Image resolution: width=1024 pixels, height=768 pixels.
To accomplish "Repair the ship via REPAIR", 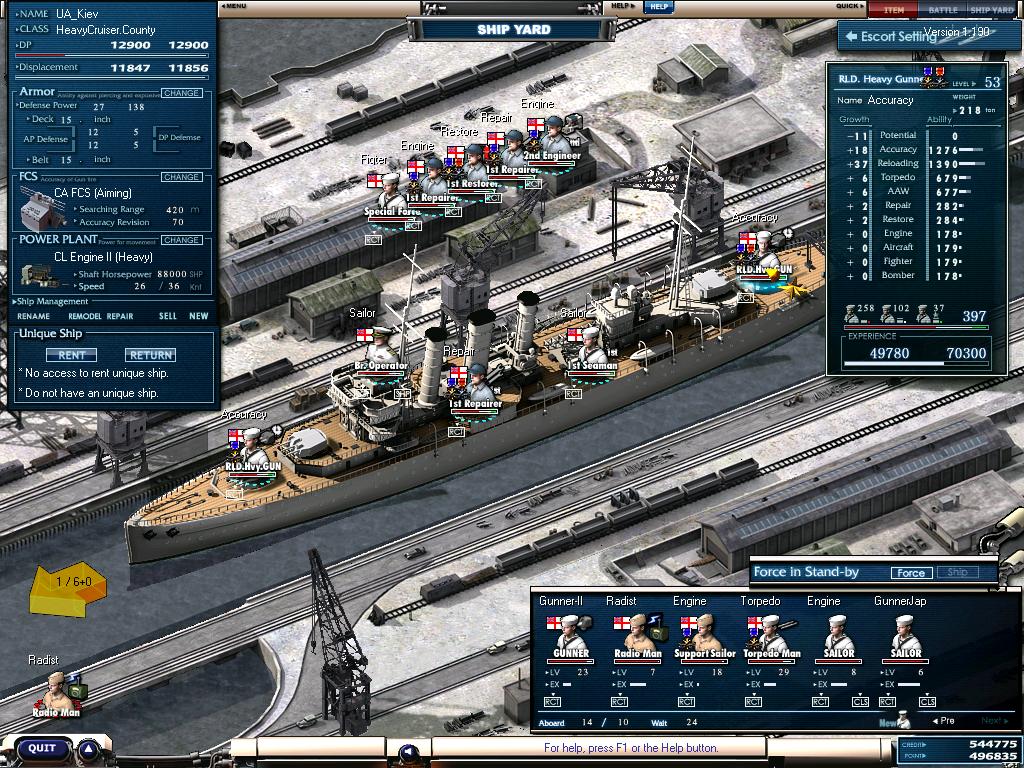I will 120,316.
